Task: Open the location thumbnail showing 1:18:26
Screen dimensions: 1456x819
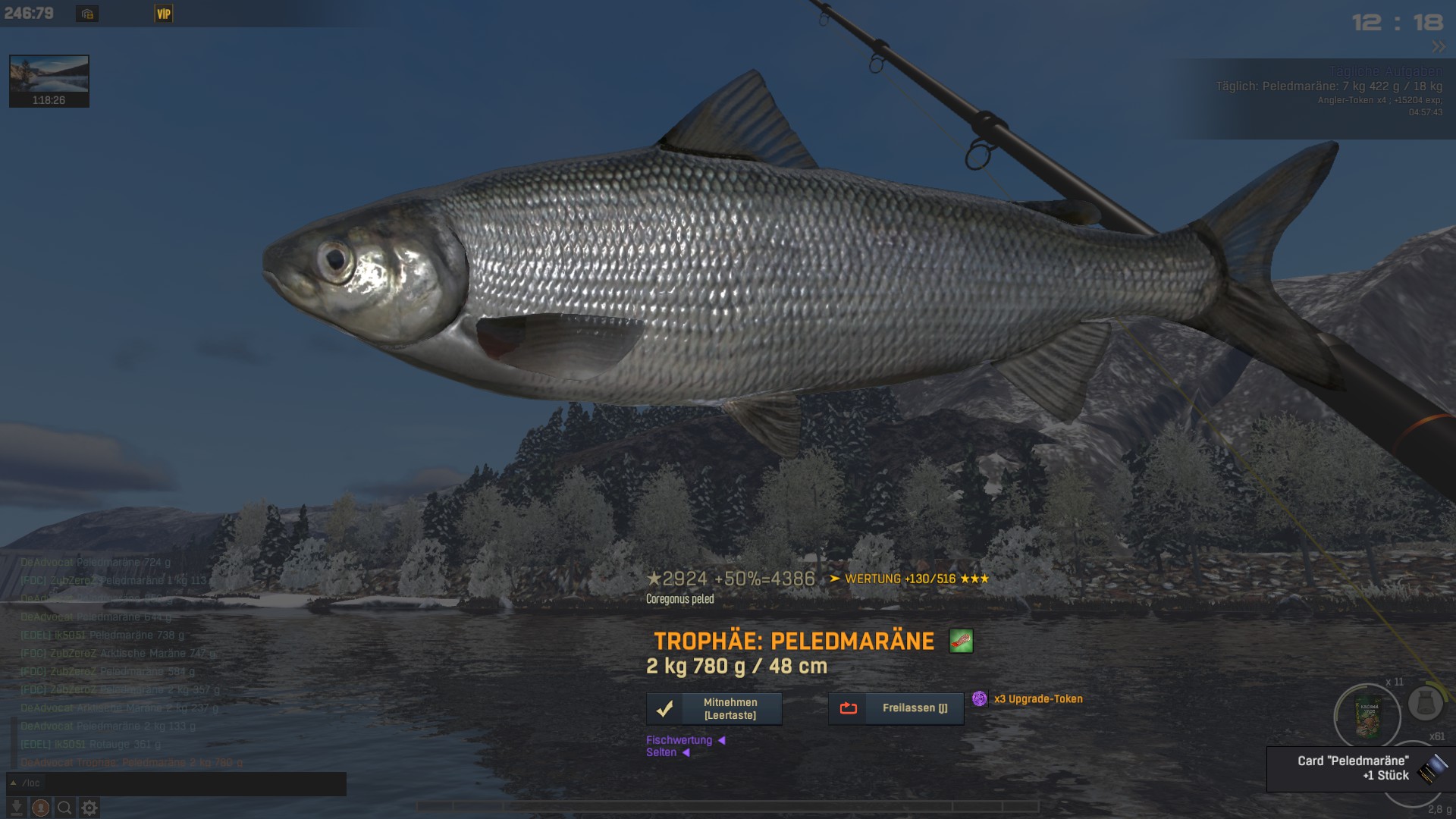Action: tap(49, 80)
